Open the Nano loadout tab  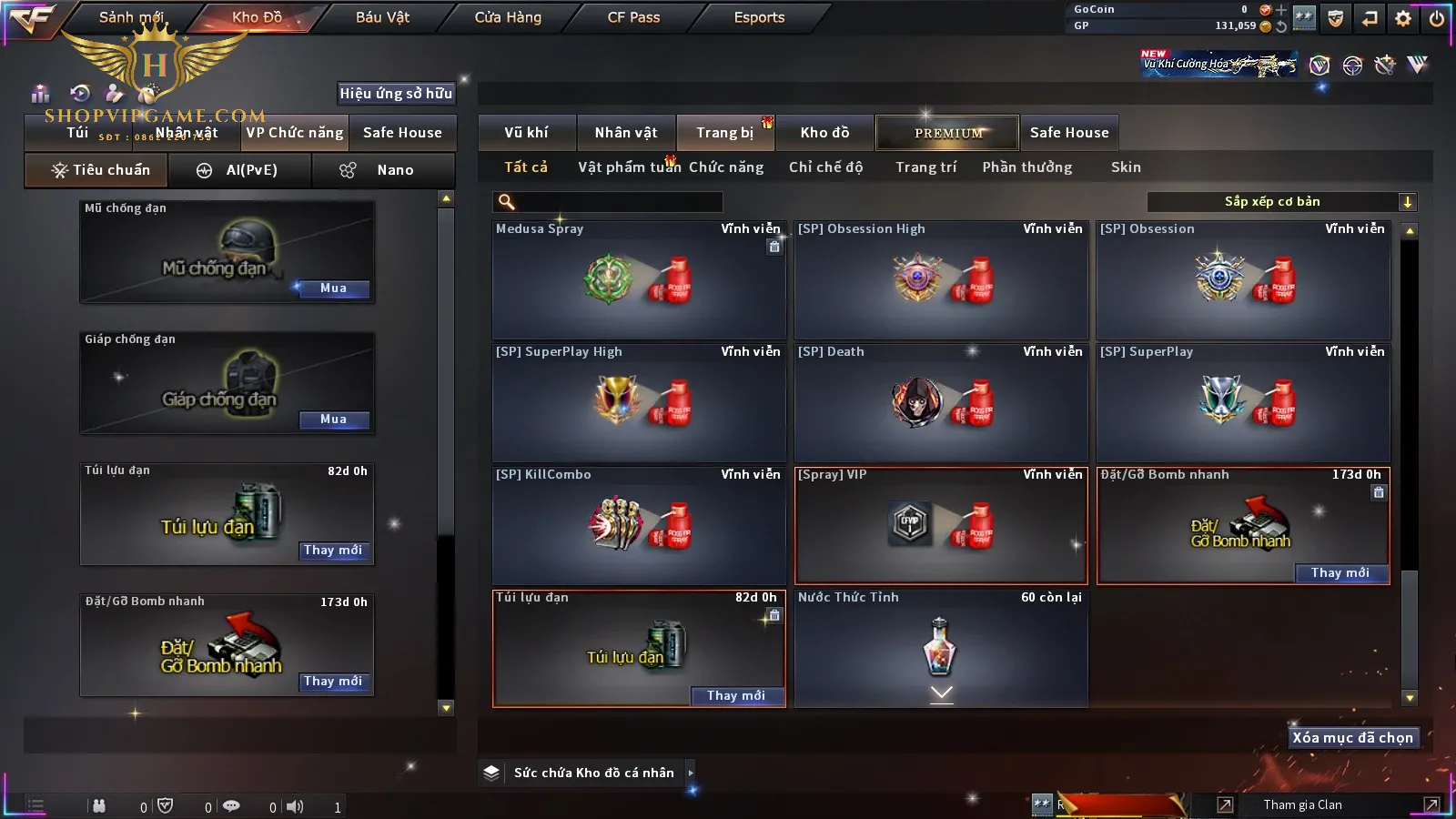(383, 170)
